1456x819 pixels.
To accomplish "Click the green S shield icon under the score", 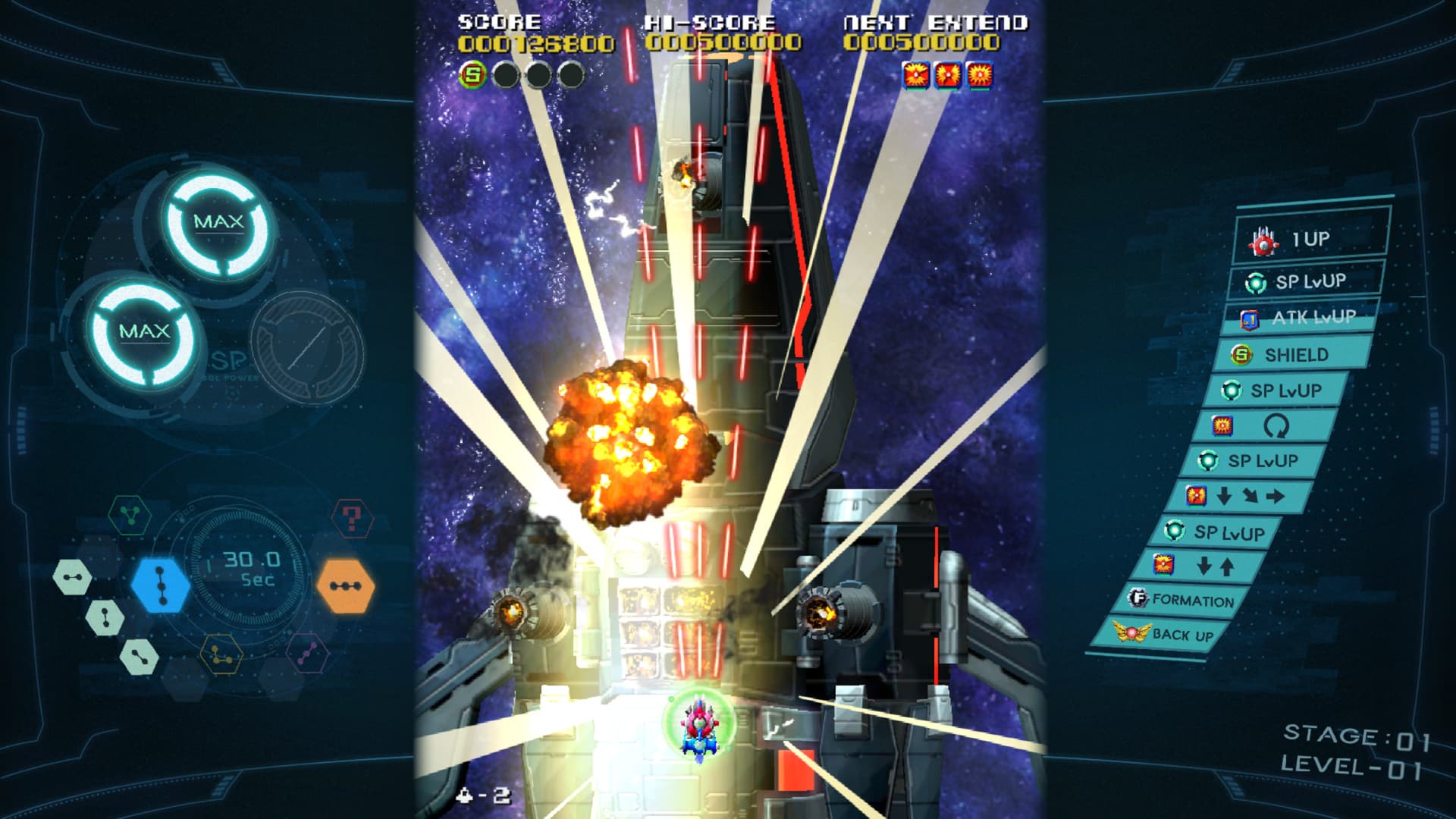I will (x=473, y=74).
